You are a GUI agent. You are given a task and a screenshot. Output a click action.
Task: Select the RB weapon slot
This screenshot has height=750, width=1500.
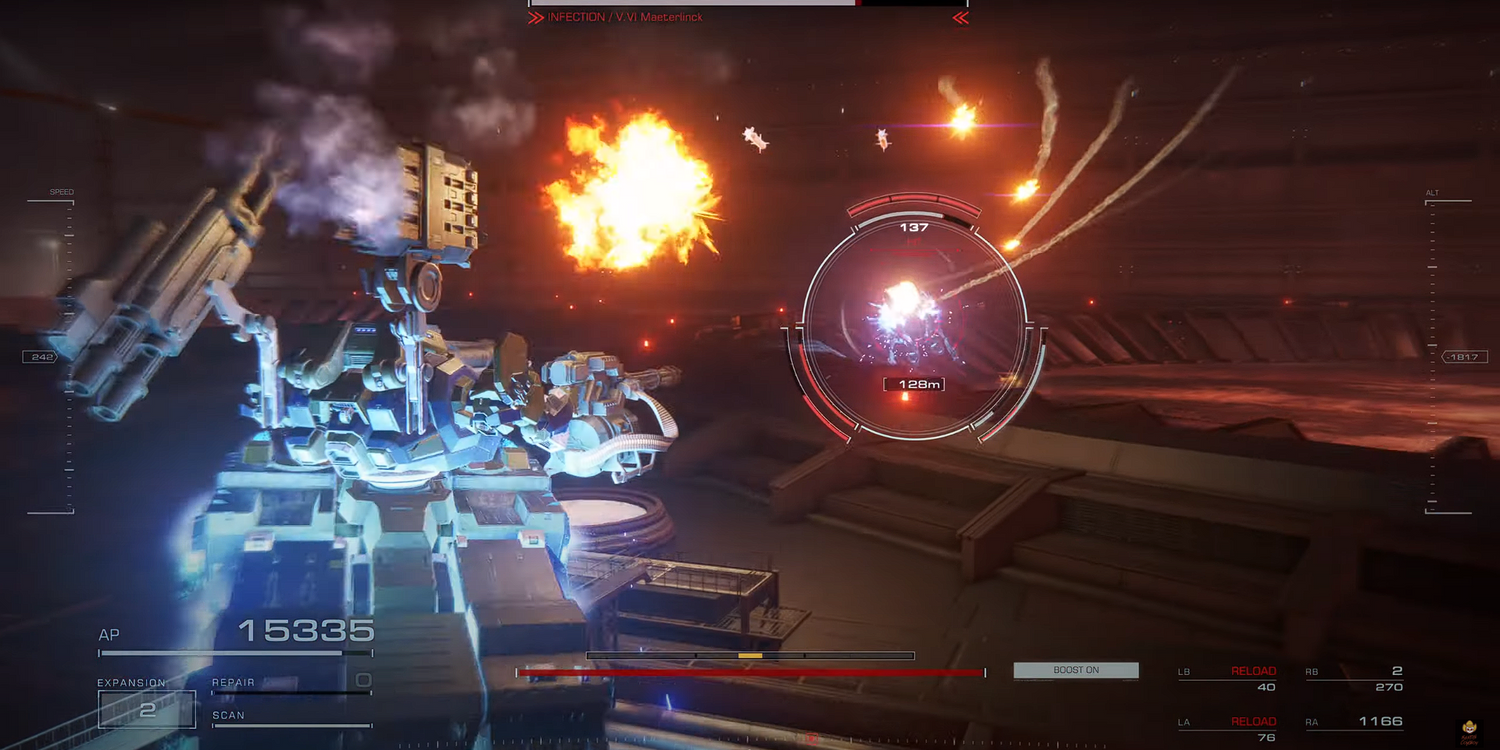(1354, 679)
